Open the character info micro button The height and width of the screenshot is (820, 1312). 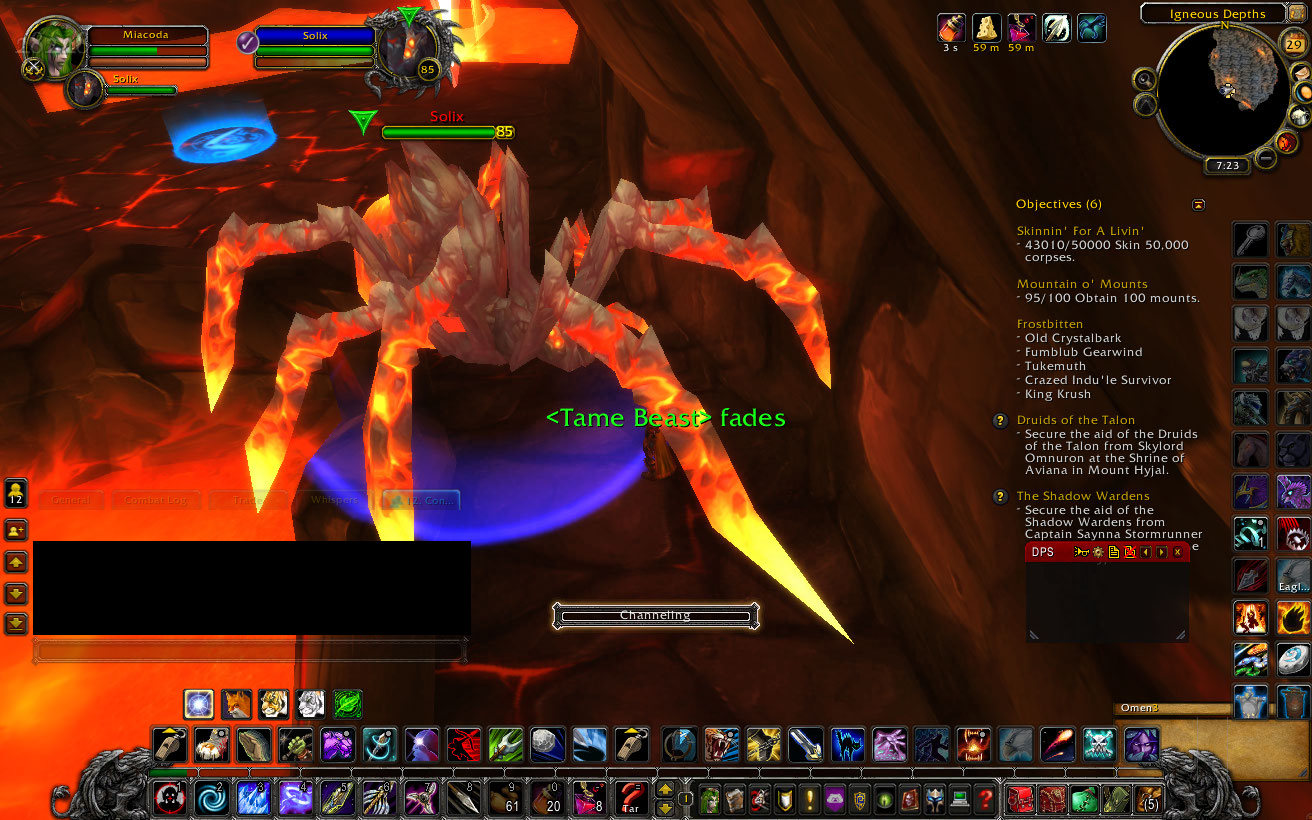(709, 799)
